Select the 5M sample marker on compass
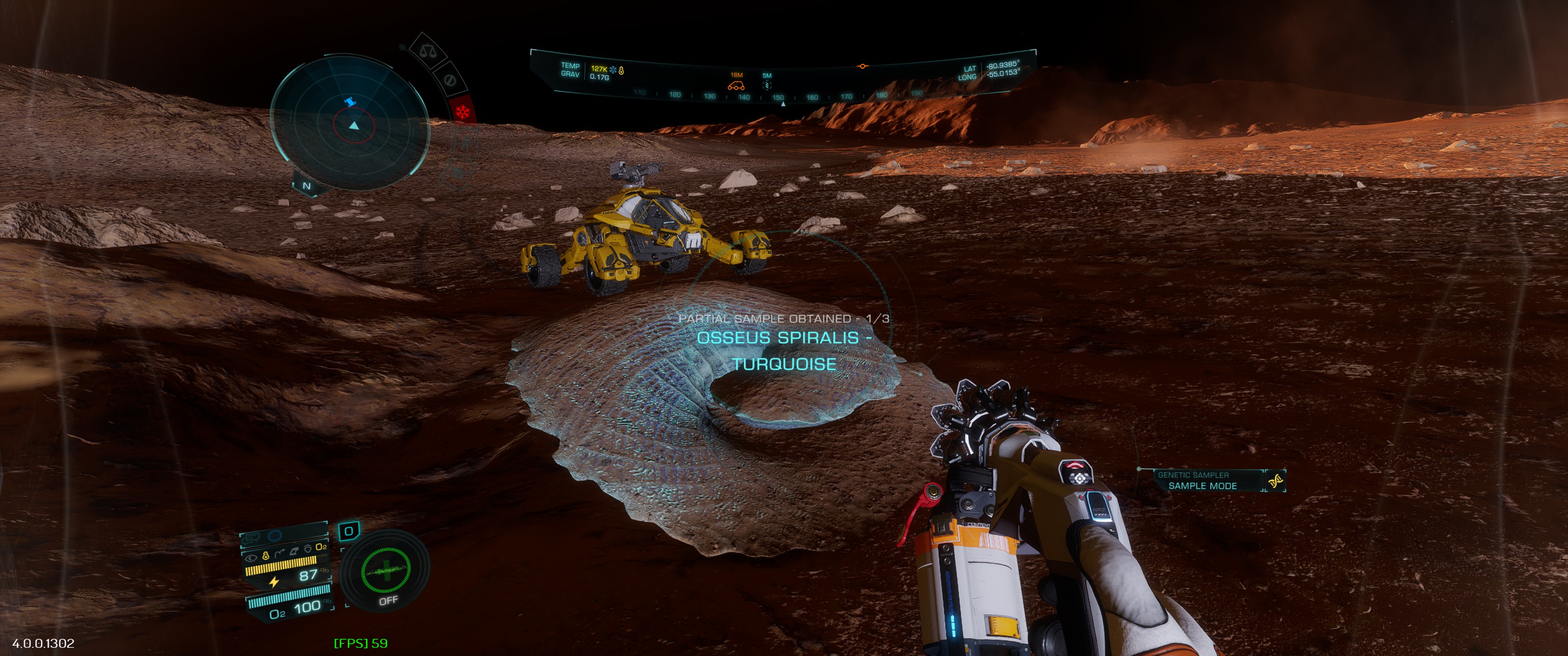This screenshot has width=1568, height=656. tap(767, 85)
